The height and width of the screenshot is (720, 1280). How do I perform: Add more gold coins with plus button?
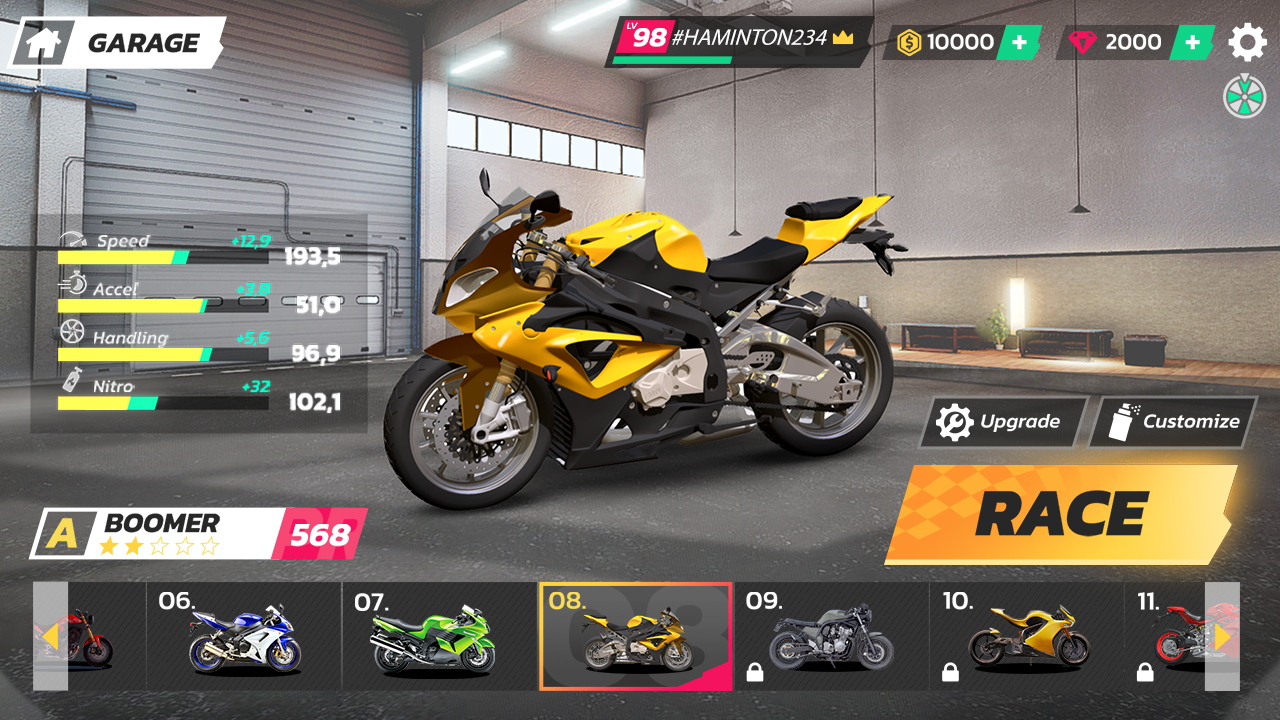tap(1019, 42)
